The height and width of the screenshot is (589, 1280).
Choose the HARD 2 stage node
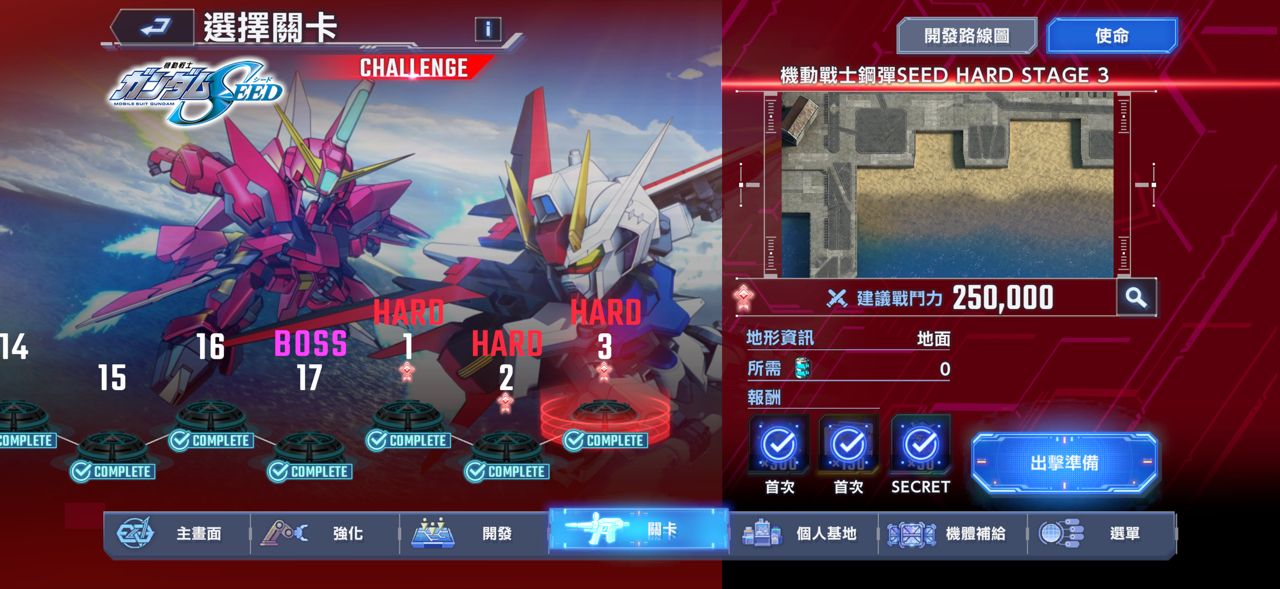pyautogui.click(x=506, y=445)
